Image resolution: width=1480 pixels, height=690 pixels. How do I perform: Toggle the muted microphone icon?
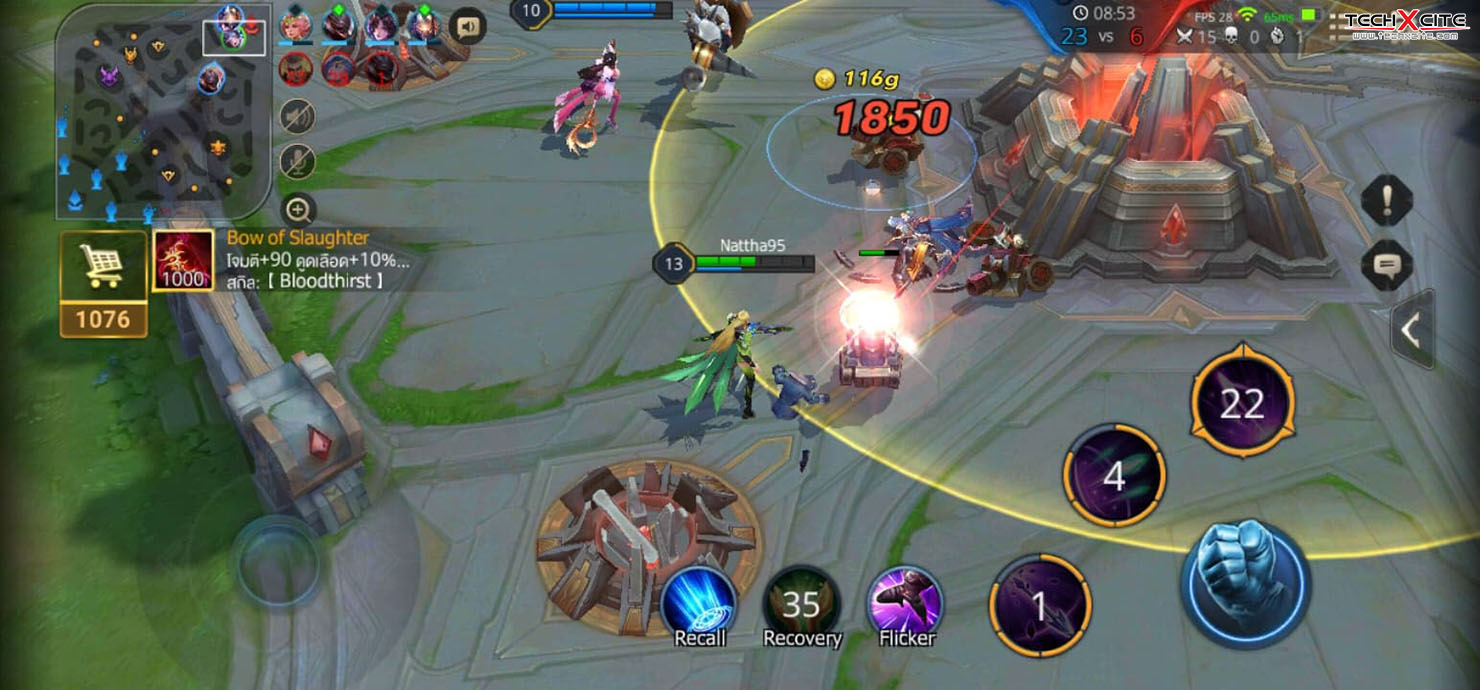(297, 162)
